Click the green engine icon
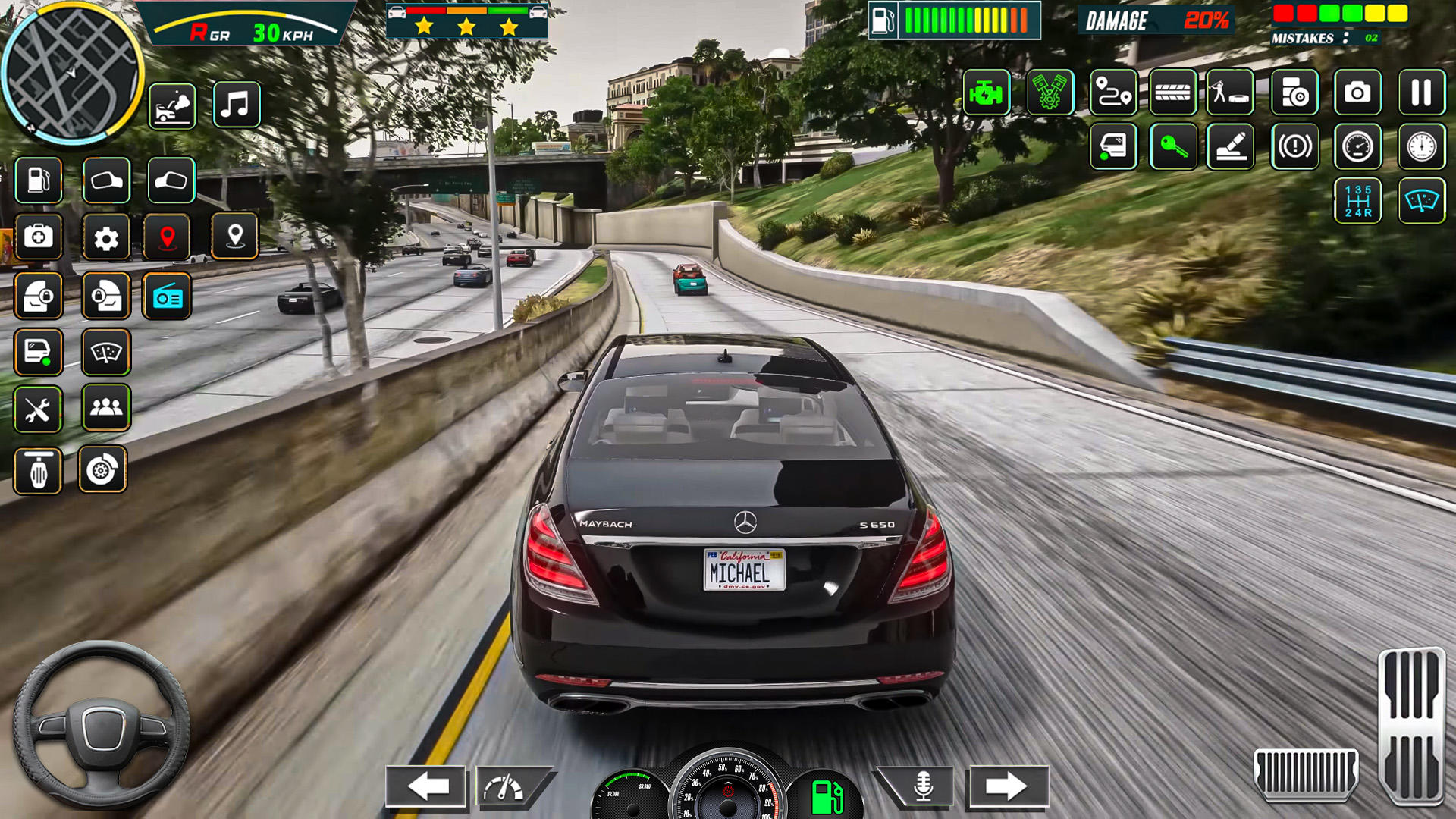This screenshot has height=819, width=1456. (x=986, y=93)
